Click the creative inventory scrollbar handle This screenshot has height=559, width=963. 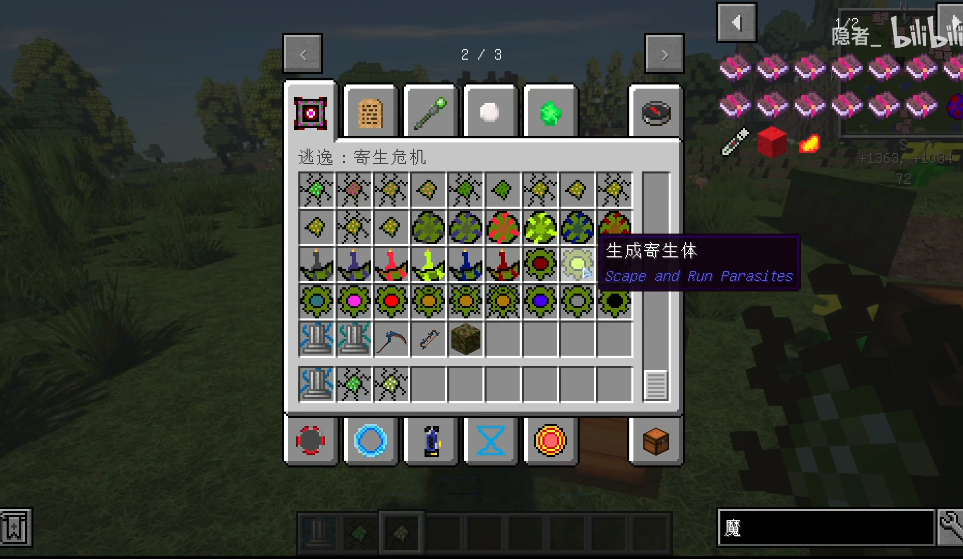coord(656,385)
